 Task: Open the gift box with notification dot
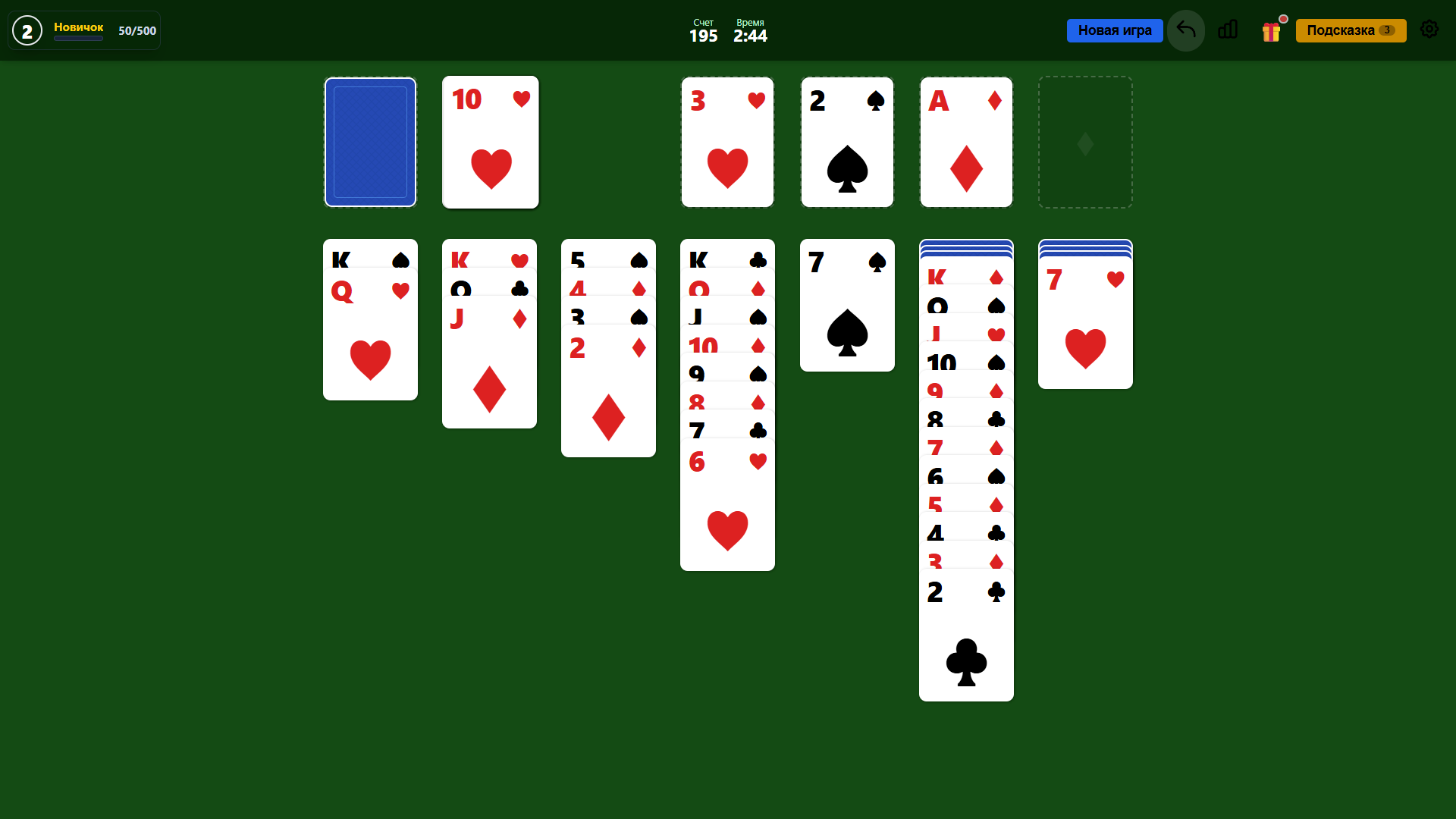tap(1272, 30)
